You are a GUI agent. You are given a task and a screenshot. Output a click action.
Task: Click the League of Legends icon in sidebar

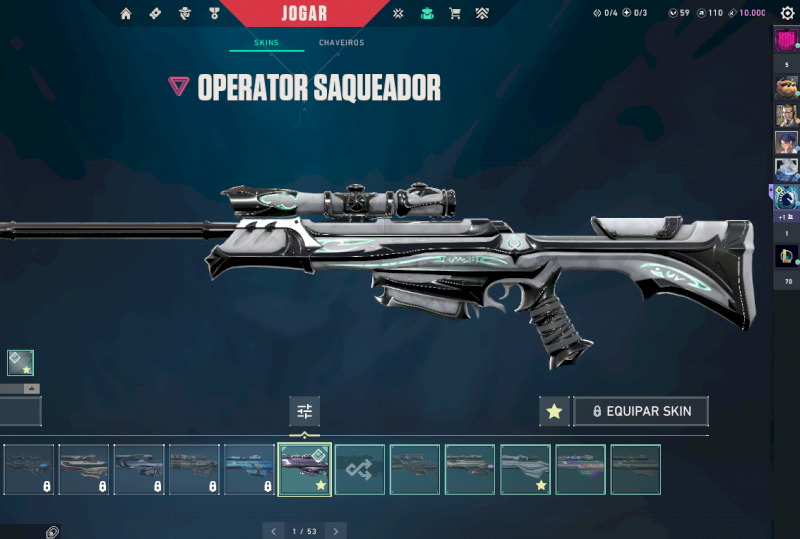click(786, 257)
